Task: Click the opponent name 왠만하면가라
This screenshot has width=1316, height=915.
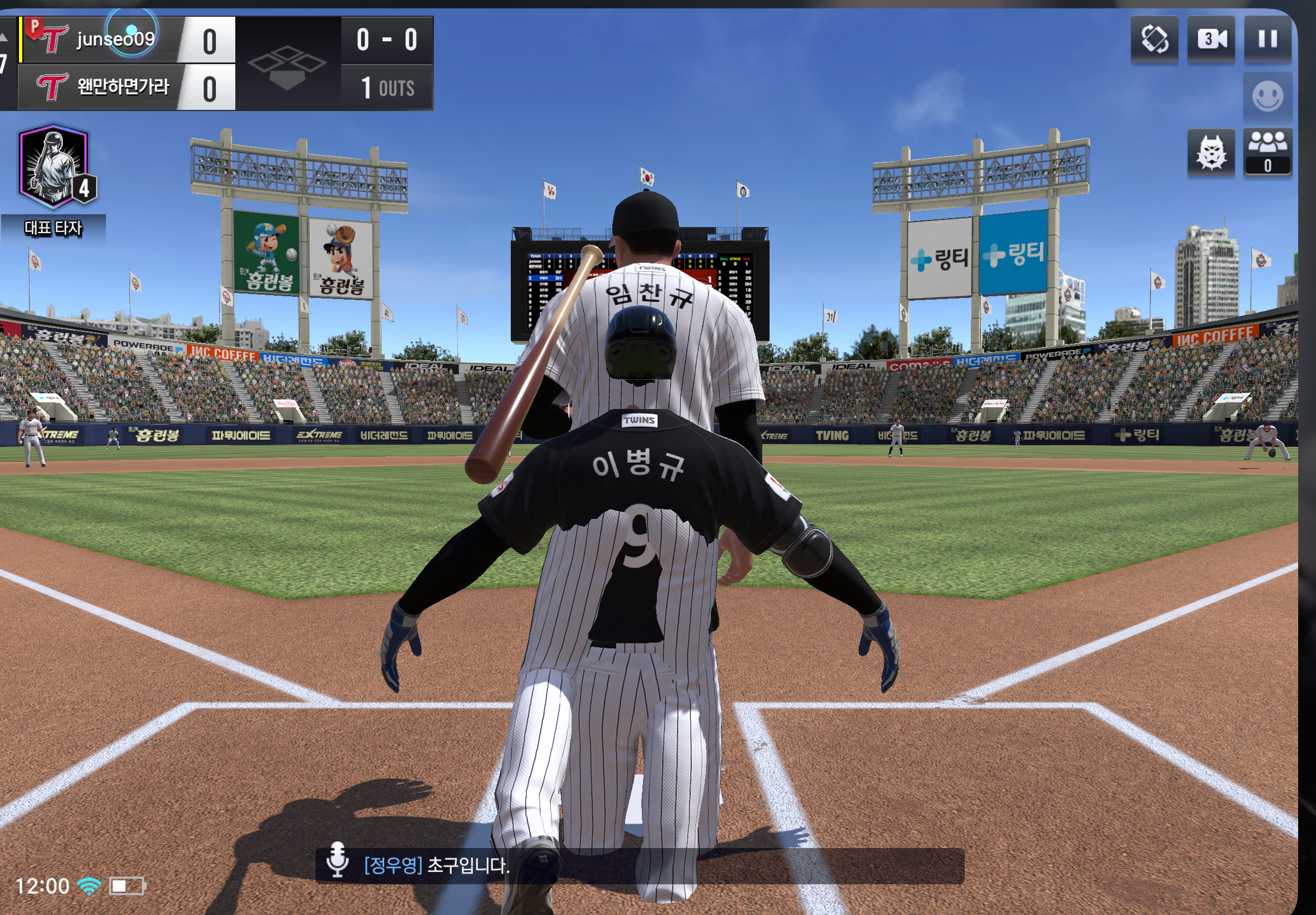Action: point(123,87)
